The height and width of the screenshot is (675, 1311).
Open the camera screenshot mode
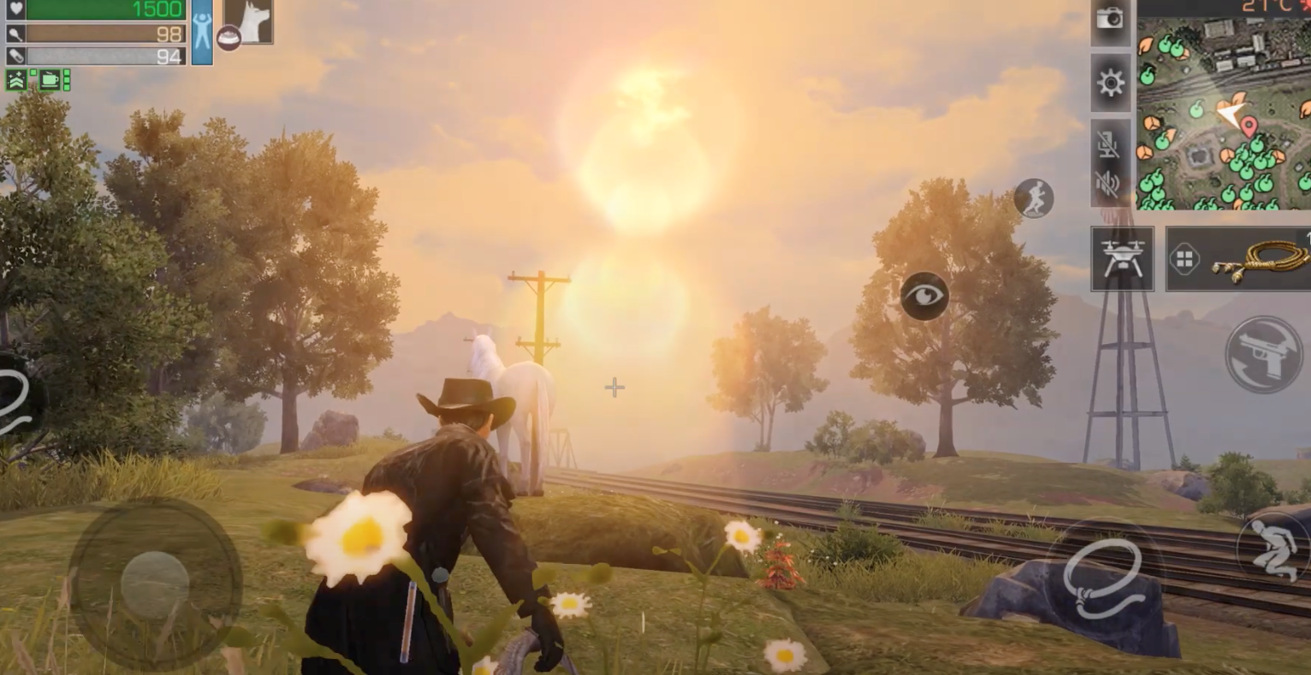tap(1110, 19)
